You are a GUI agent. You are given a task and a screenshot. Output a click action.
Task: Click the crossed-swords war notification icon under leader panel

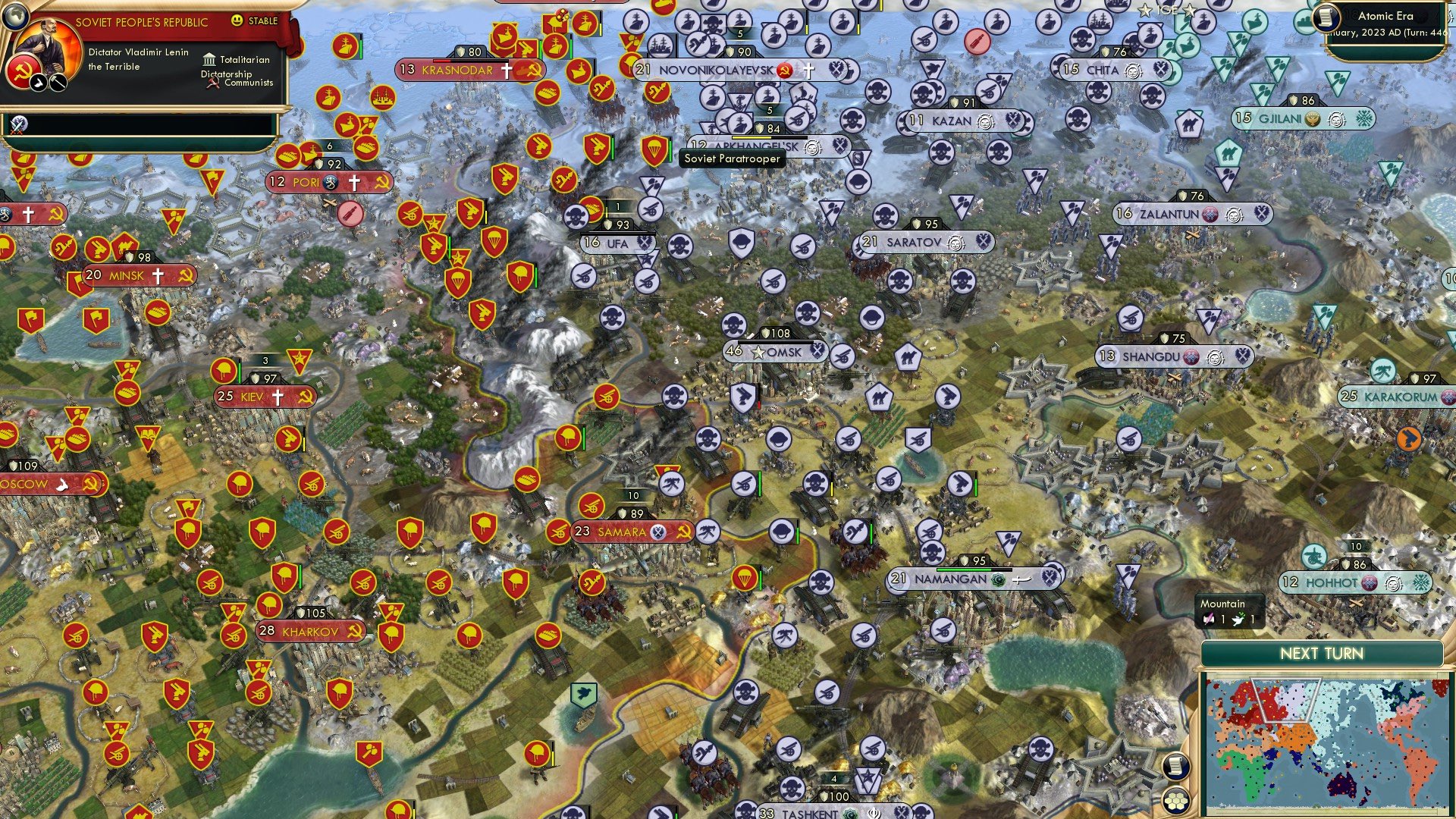pos(18,126)
